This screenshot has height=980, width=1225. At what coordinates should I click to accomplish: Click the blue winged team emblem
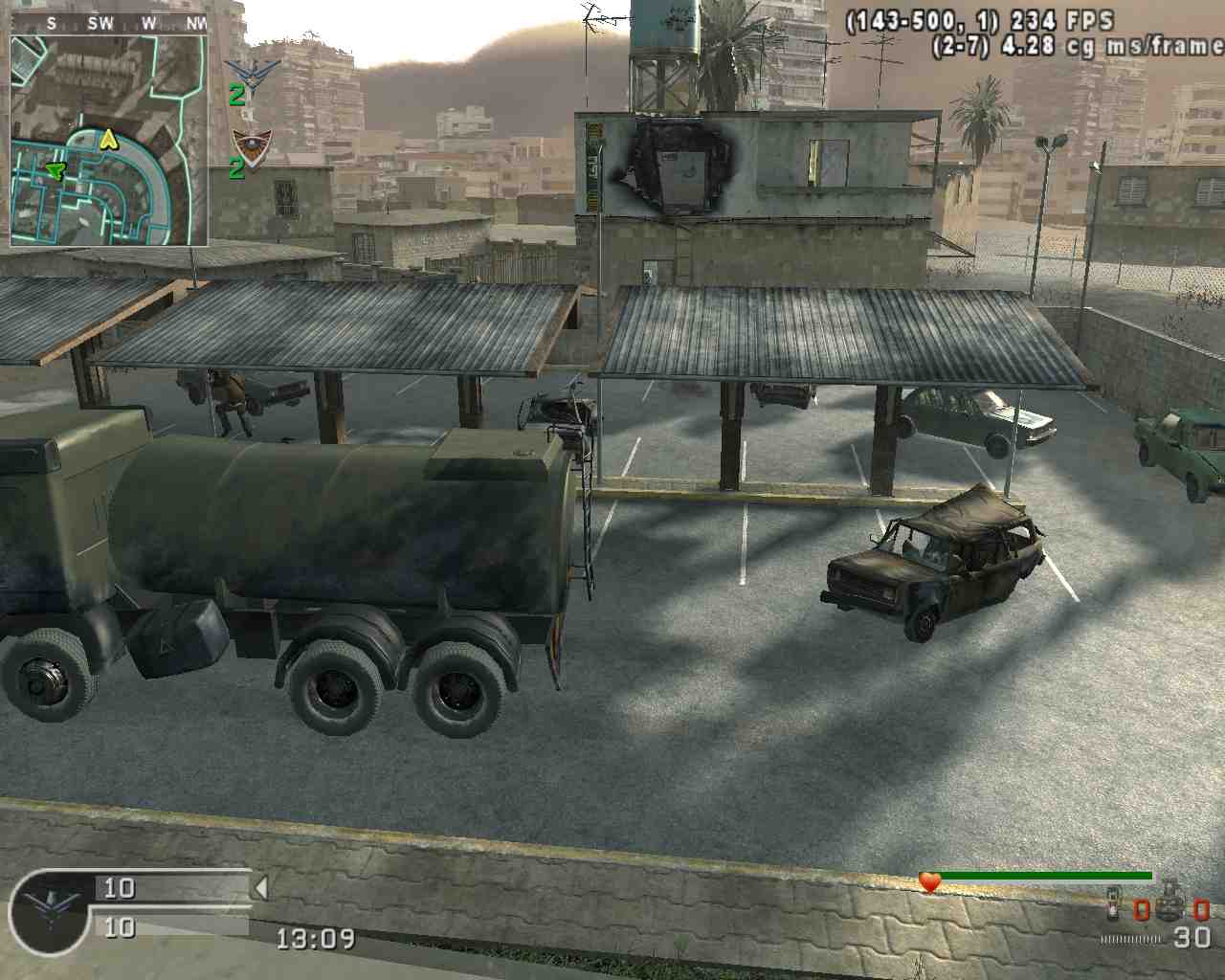pyautogui.click(x=252, y=73)
